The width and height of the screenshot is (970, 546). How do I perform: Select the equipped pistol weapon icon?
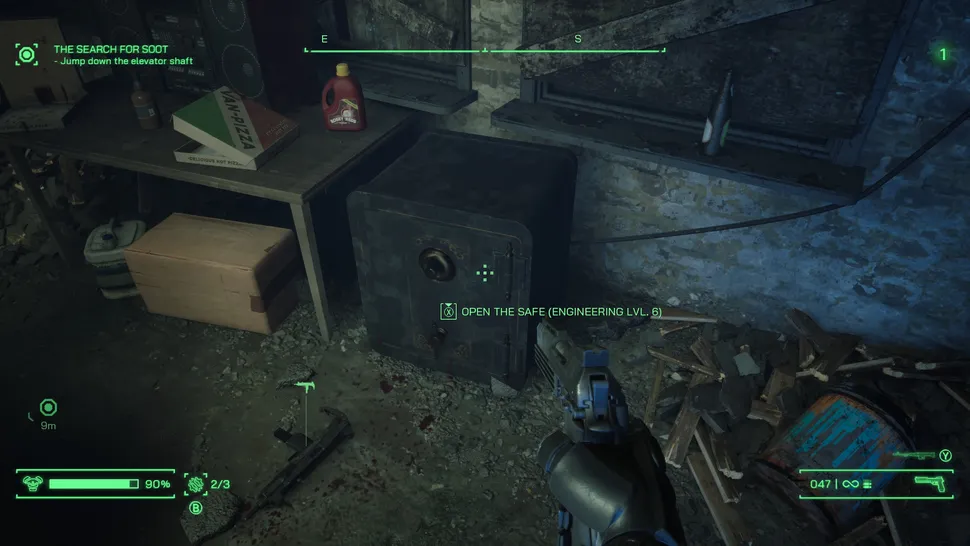(930, 484)
